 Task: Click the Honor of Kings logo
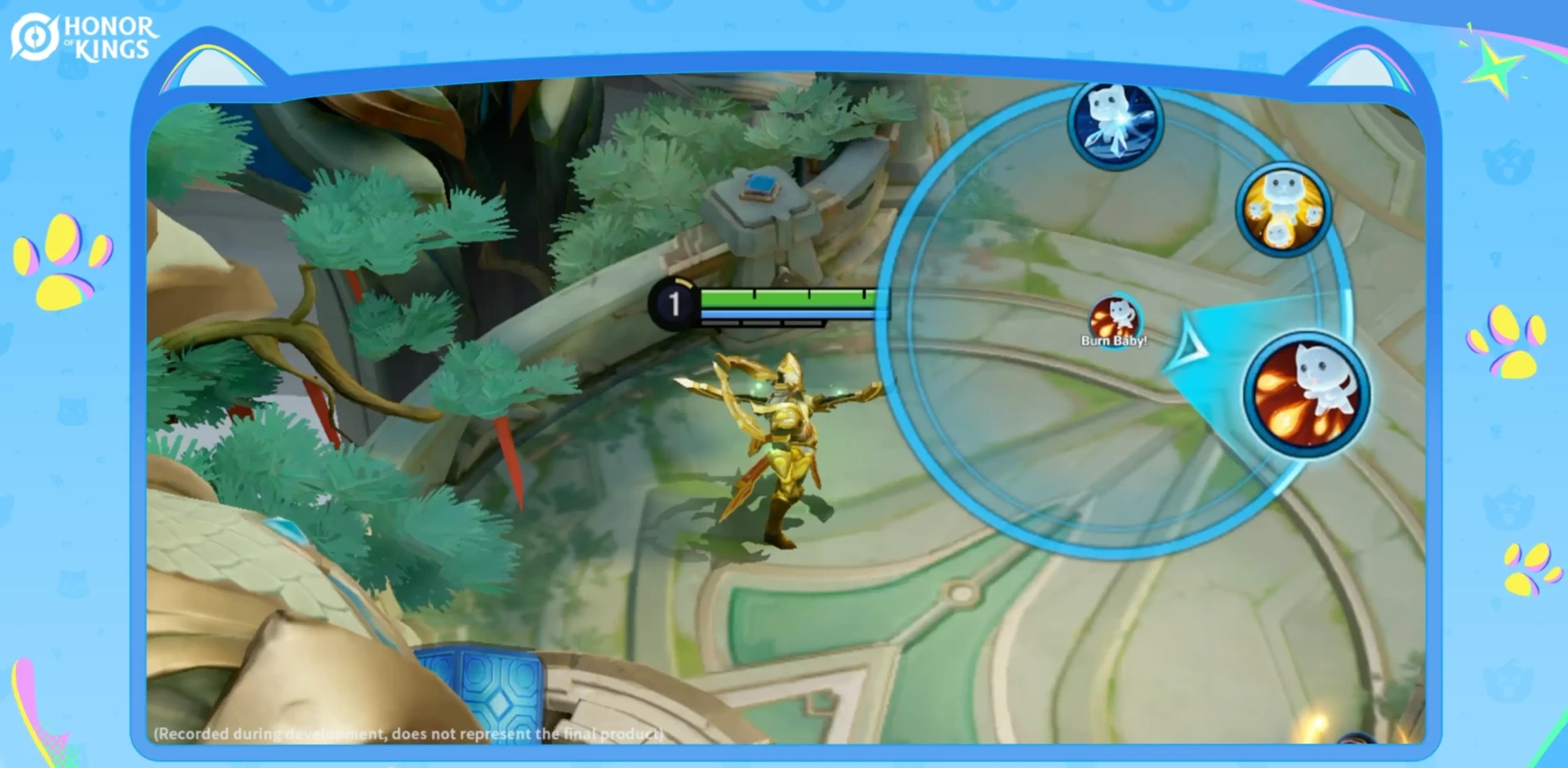(83, 38)
